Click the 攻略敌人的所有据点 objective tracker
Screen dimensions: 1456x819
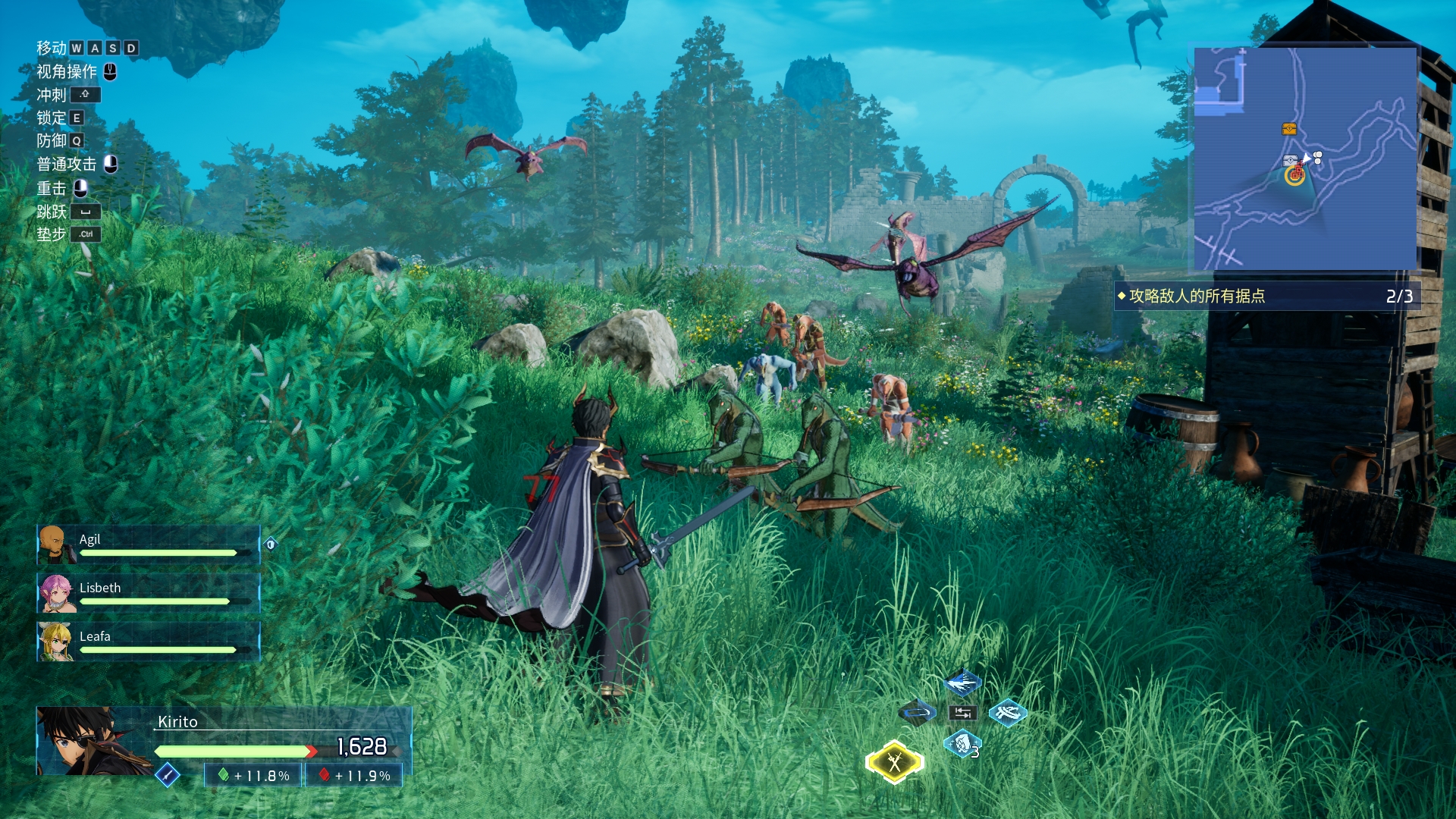coord(1266,296)
